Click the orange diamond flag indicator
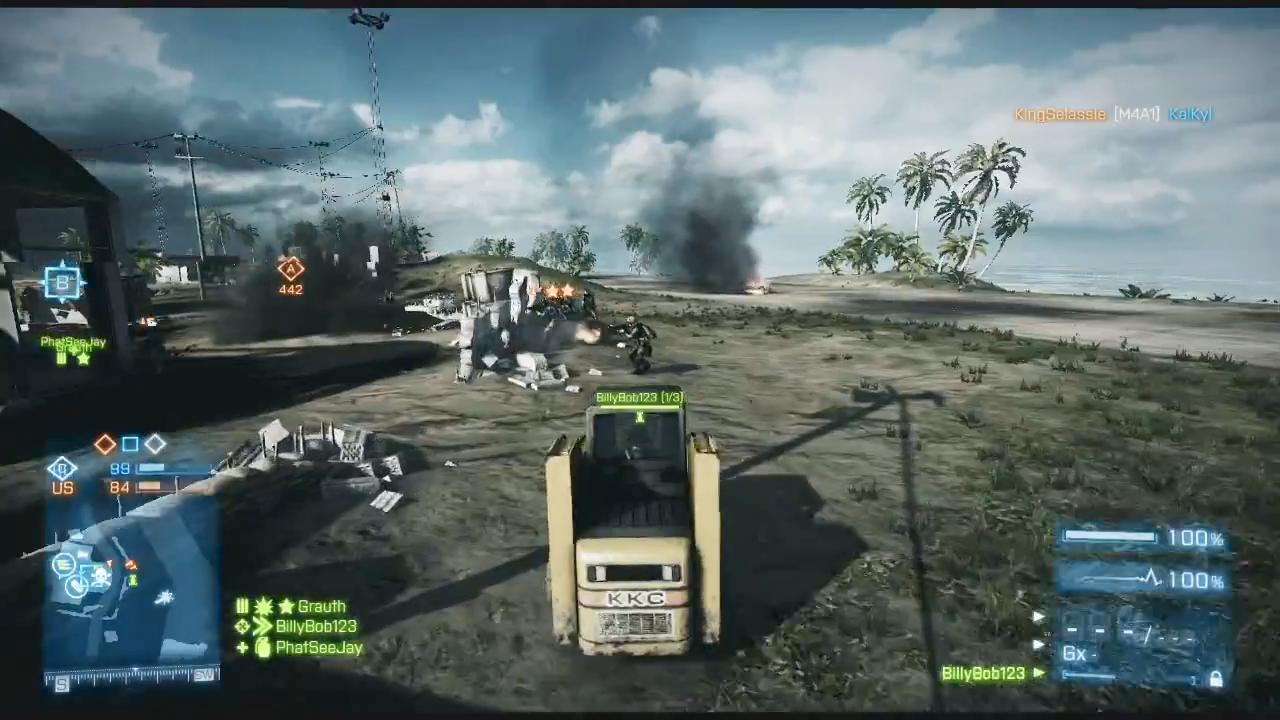Screen dimensions: 1280x720 pos(105,444)
